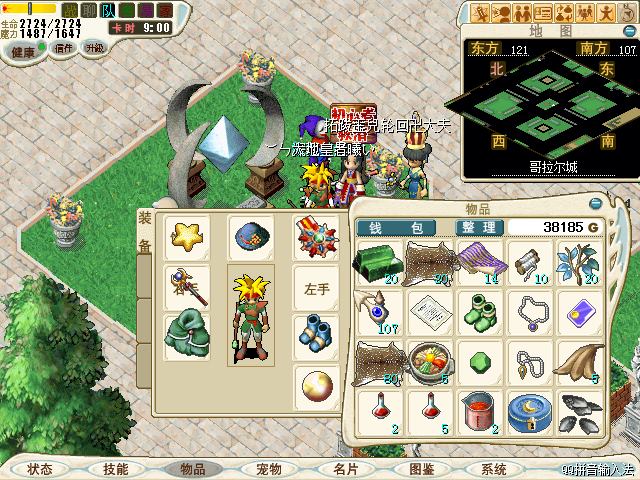Select the empty 左手 left-hand slot

pyautogui.click(x=316, y=286)
